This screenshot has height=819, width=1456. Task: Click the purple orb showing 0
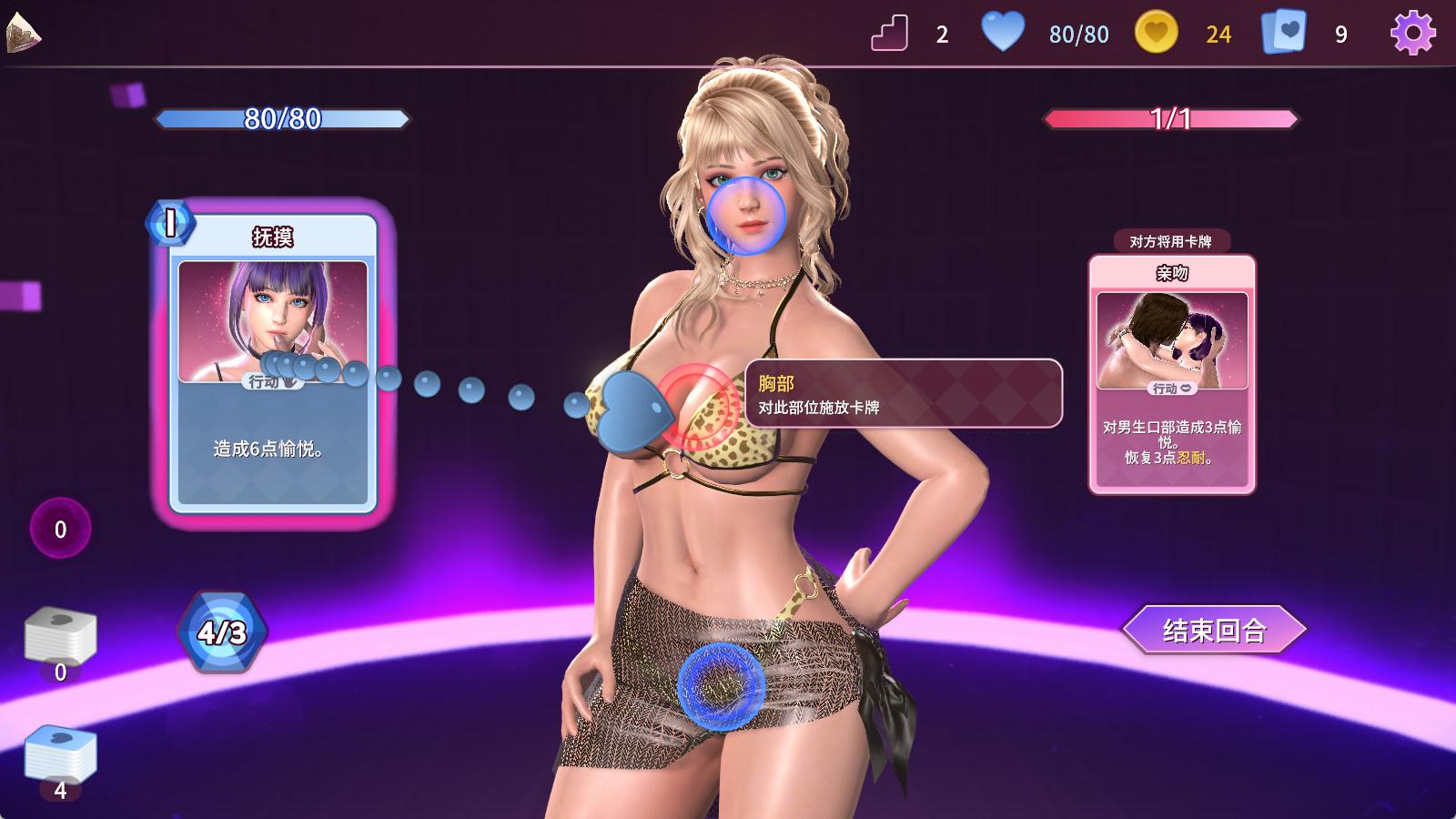[x=60, y=529]
